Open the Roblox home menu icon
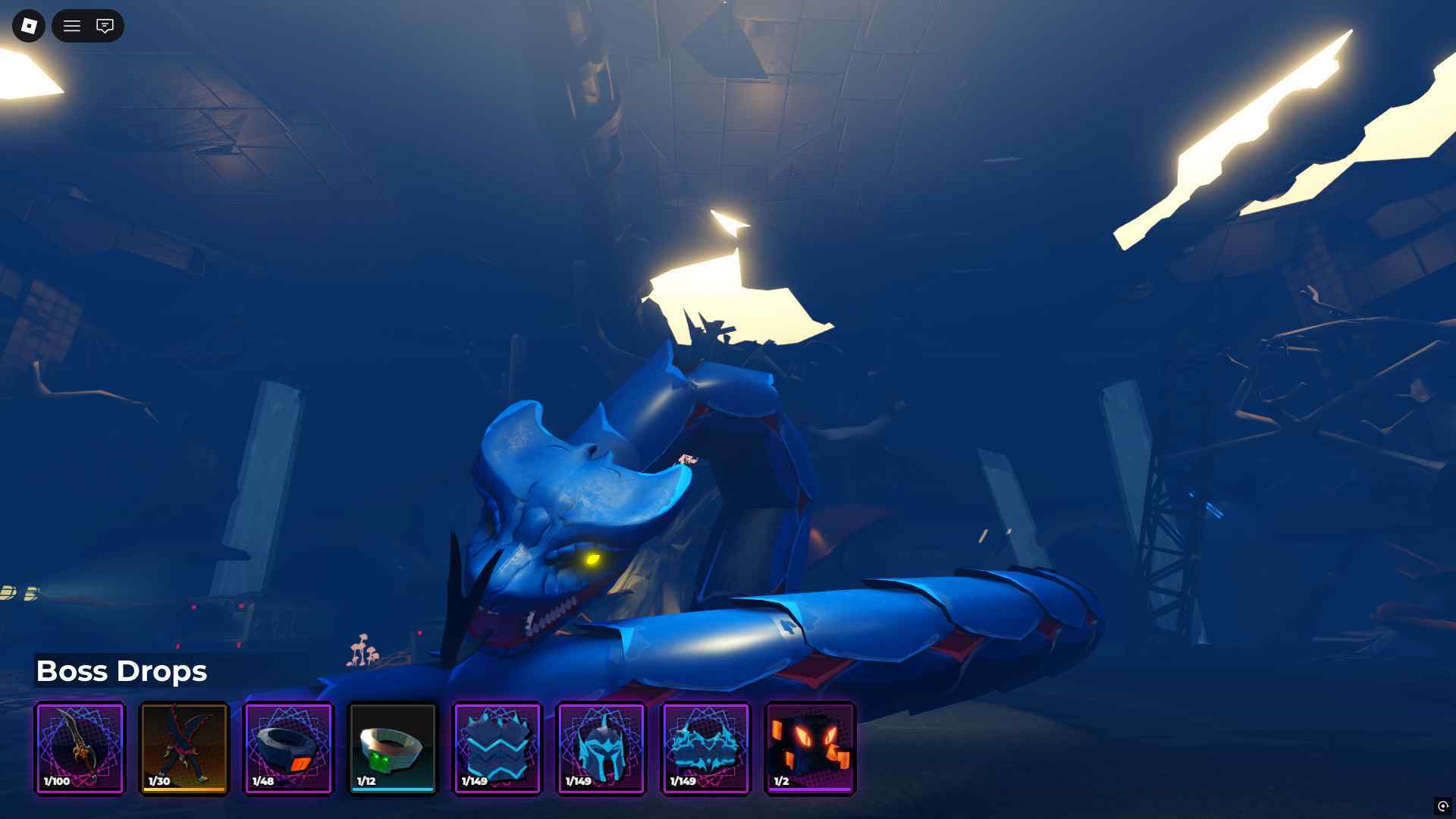The height and width of the screenshot is (819, 1456). [28, 26]
